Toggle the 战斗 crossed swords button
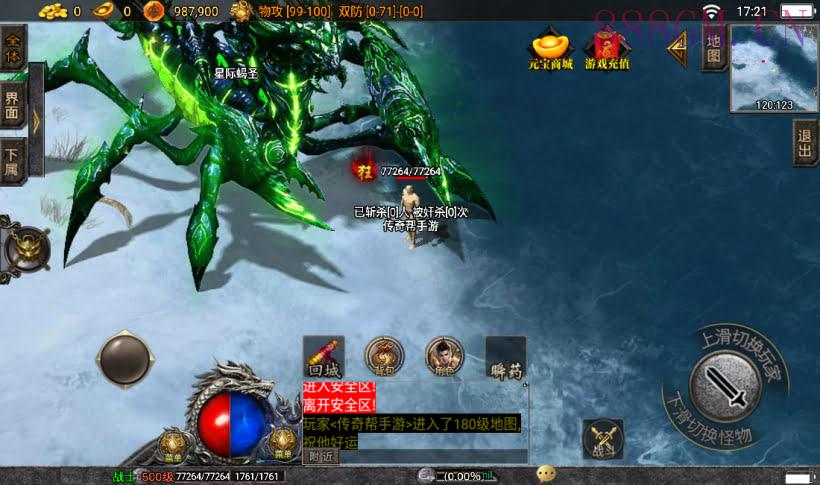The width and height of the screenshot is (820, 485). coord(603,440)
